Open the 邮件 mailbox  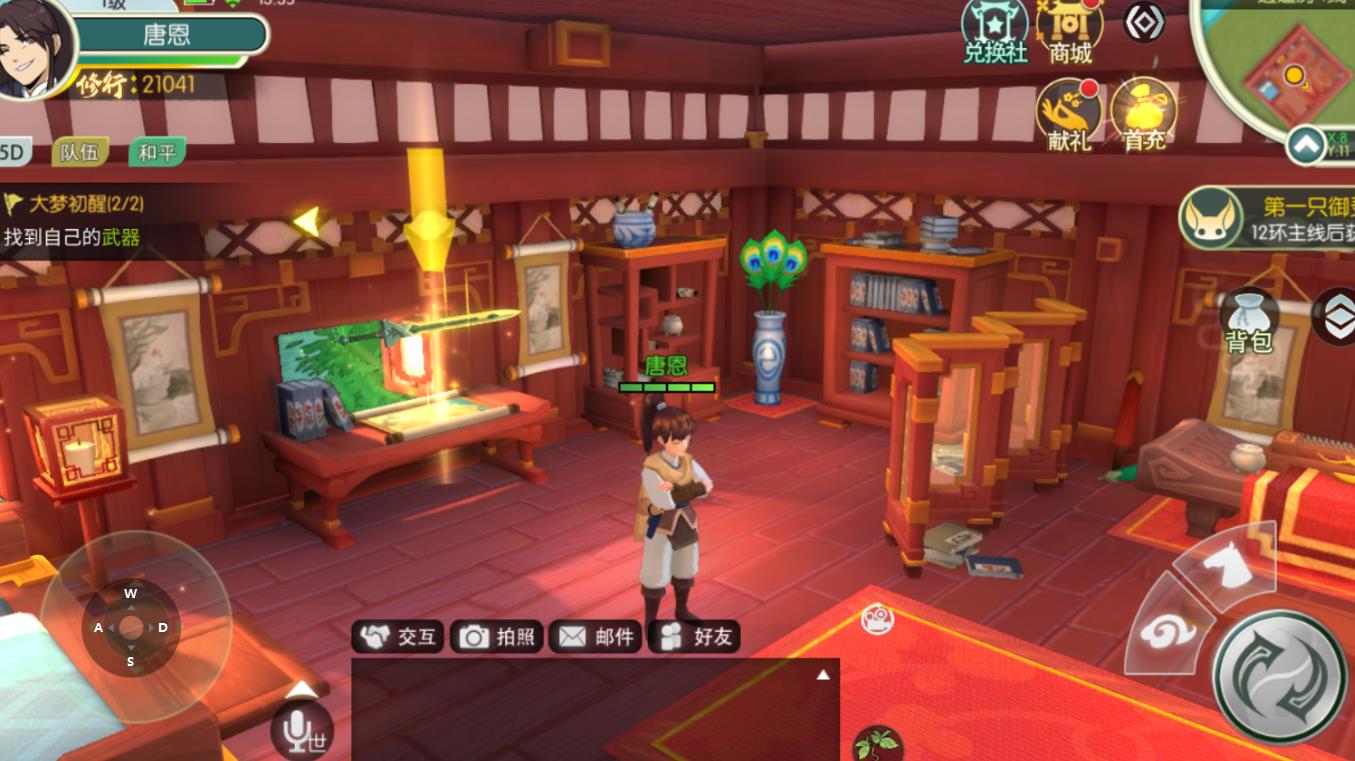pyautogui.click(x=596, y=636)
